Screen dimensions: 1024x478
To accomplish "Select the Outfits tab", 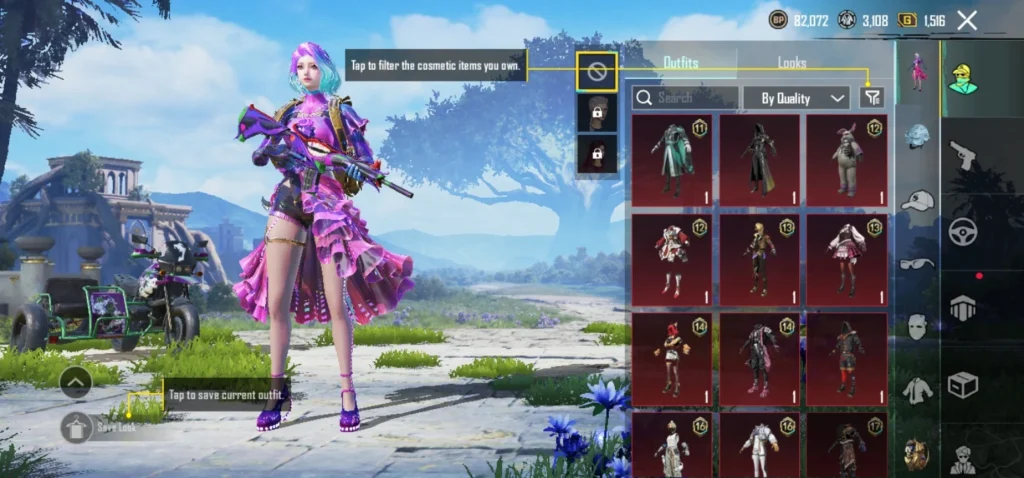I will point(681,63).
